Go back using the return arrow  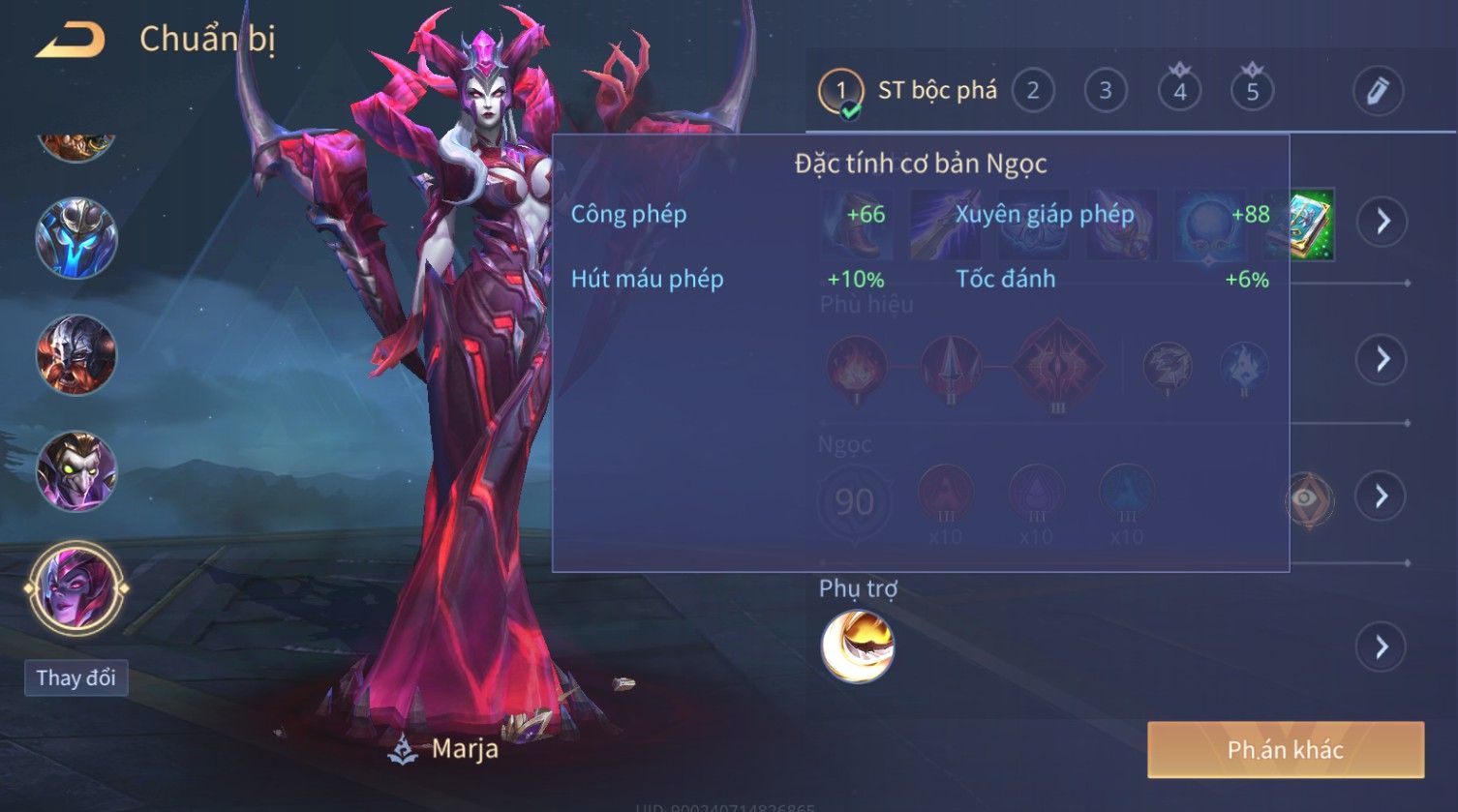tap(70, 40)
